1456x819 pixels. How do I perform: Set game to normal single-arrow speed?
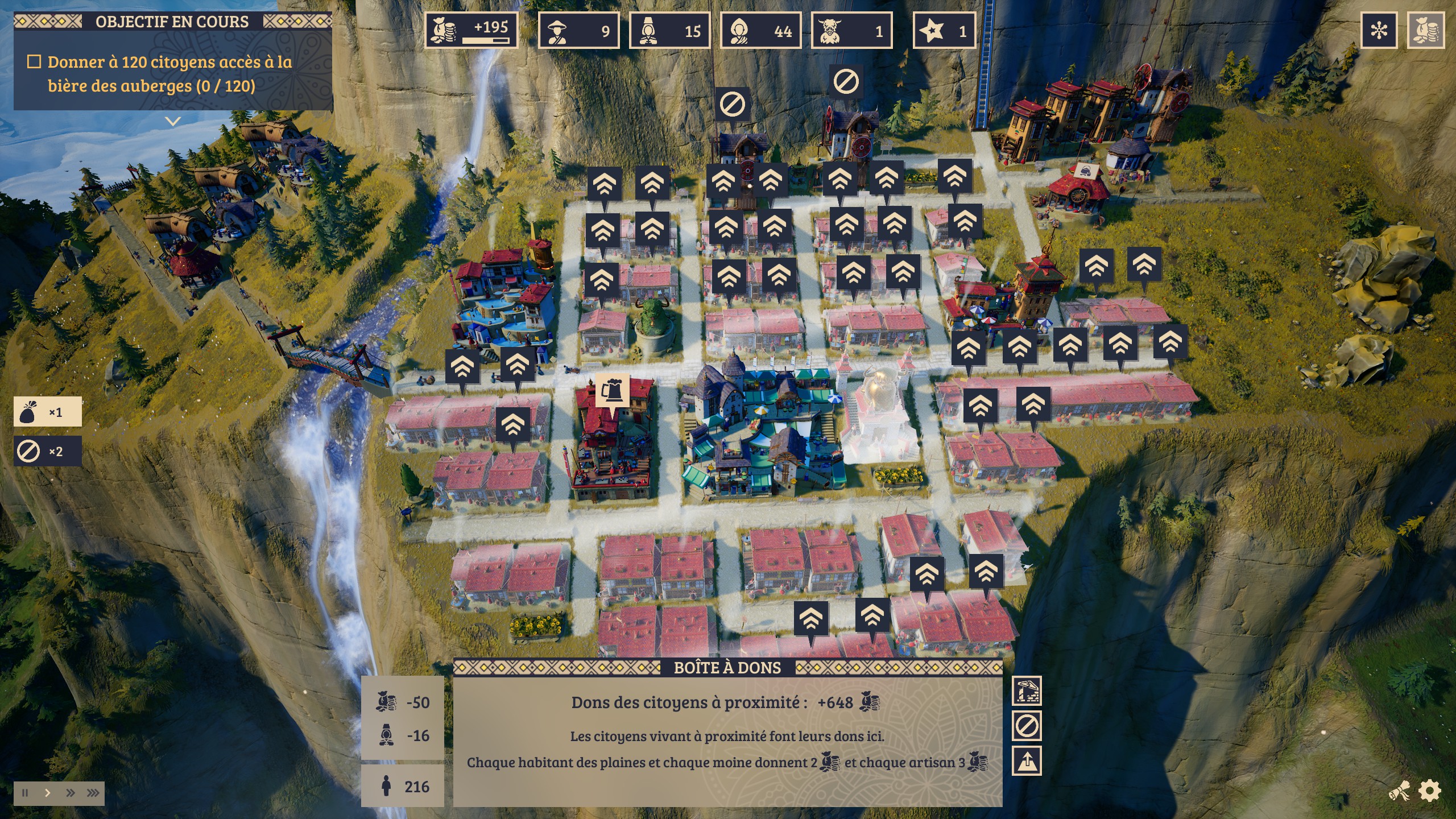click(48, 793)
